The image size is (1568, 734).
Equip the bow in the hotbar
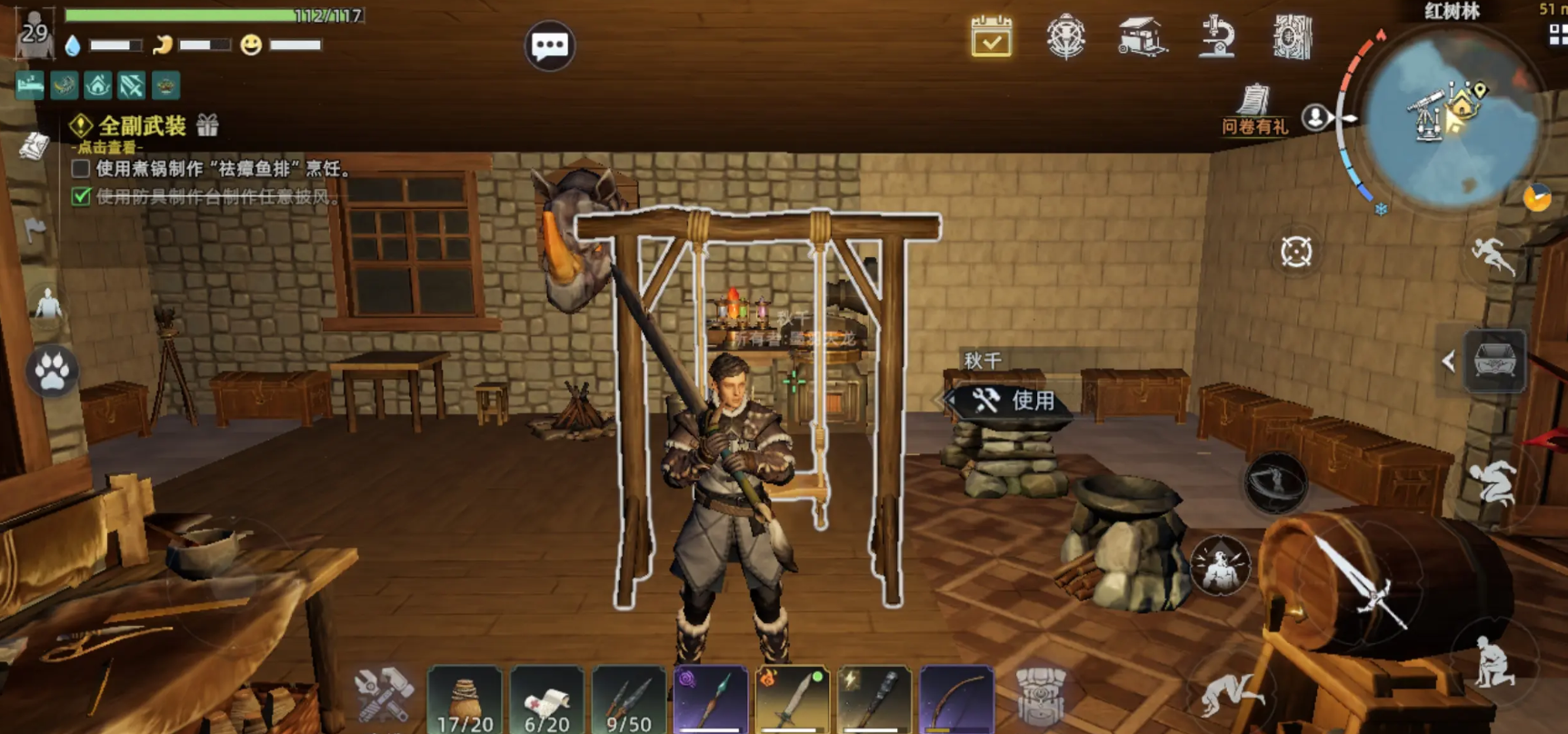coord(956,699)
